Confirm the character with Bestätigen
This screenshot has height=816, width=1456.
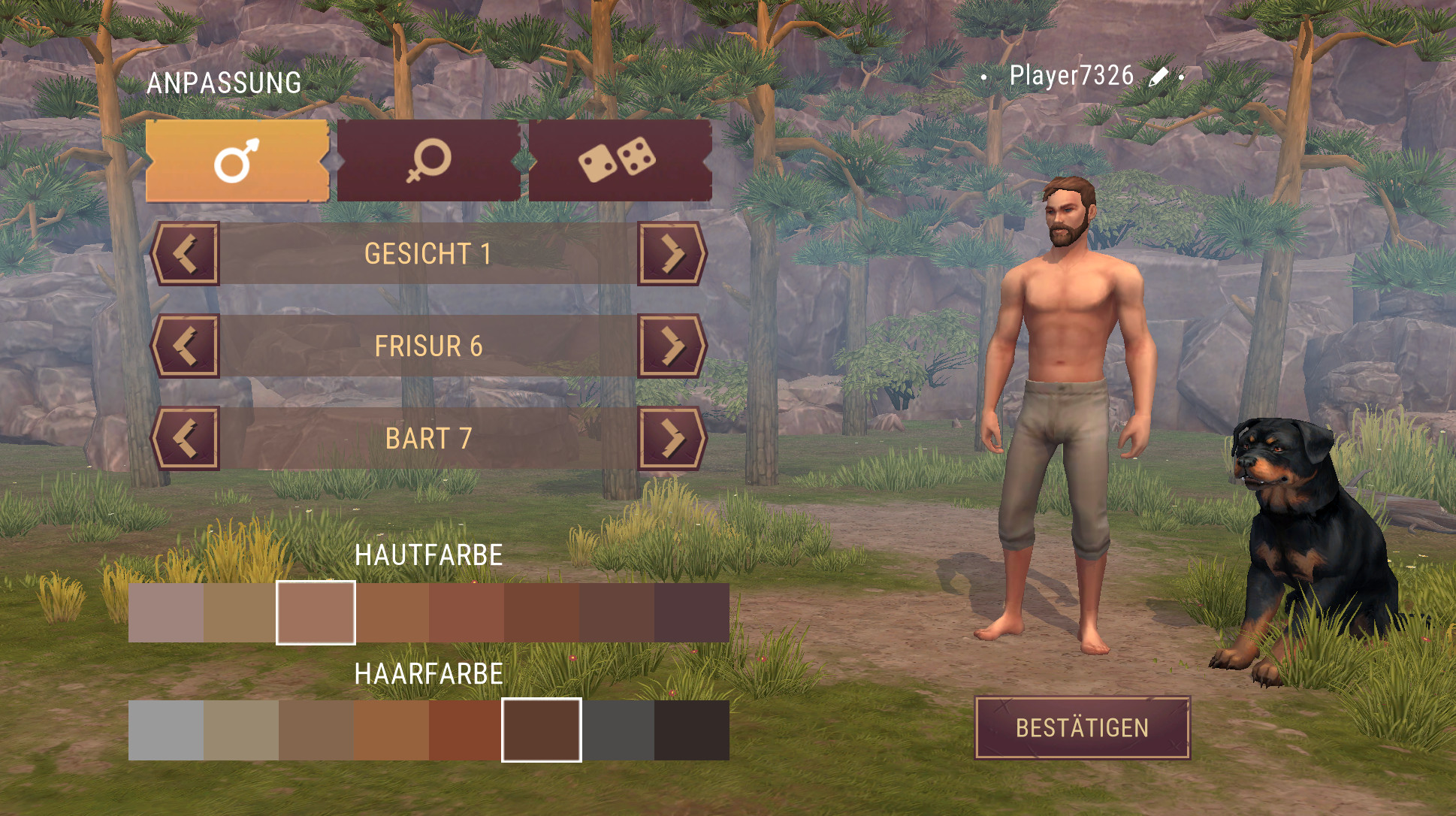(x=1082, y=728)
